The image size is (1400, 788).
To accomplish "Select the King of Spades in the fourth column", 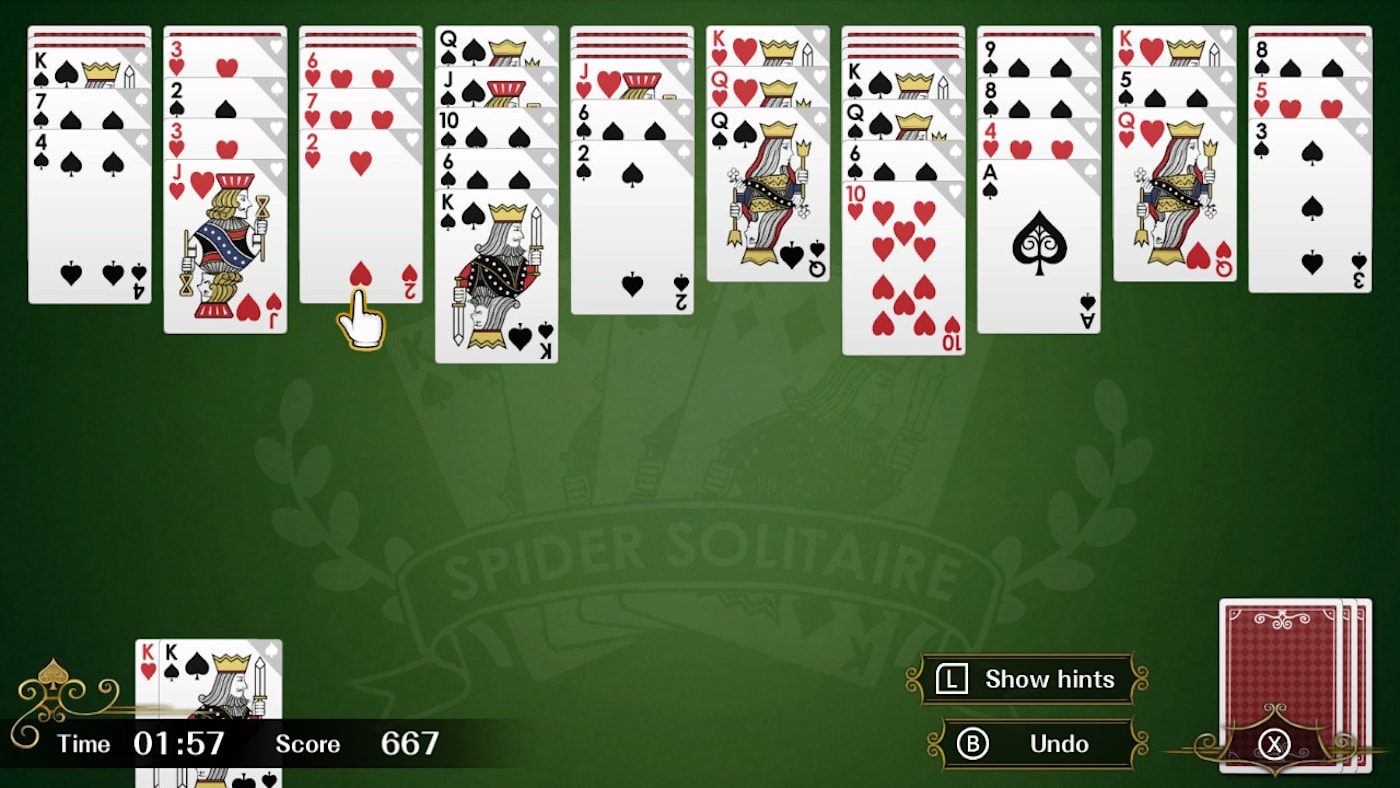I will coord(498,270).
